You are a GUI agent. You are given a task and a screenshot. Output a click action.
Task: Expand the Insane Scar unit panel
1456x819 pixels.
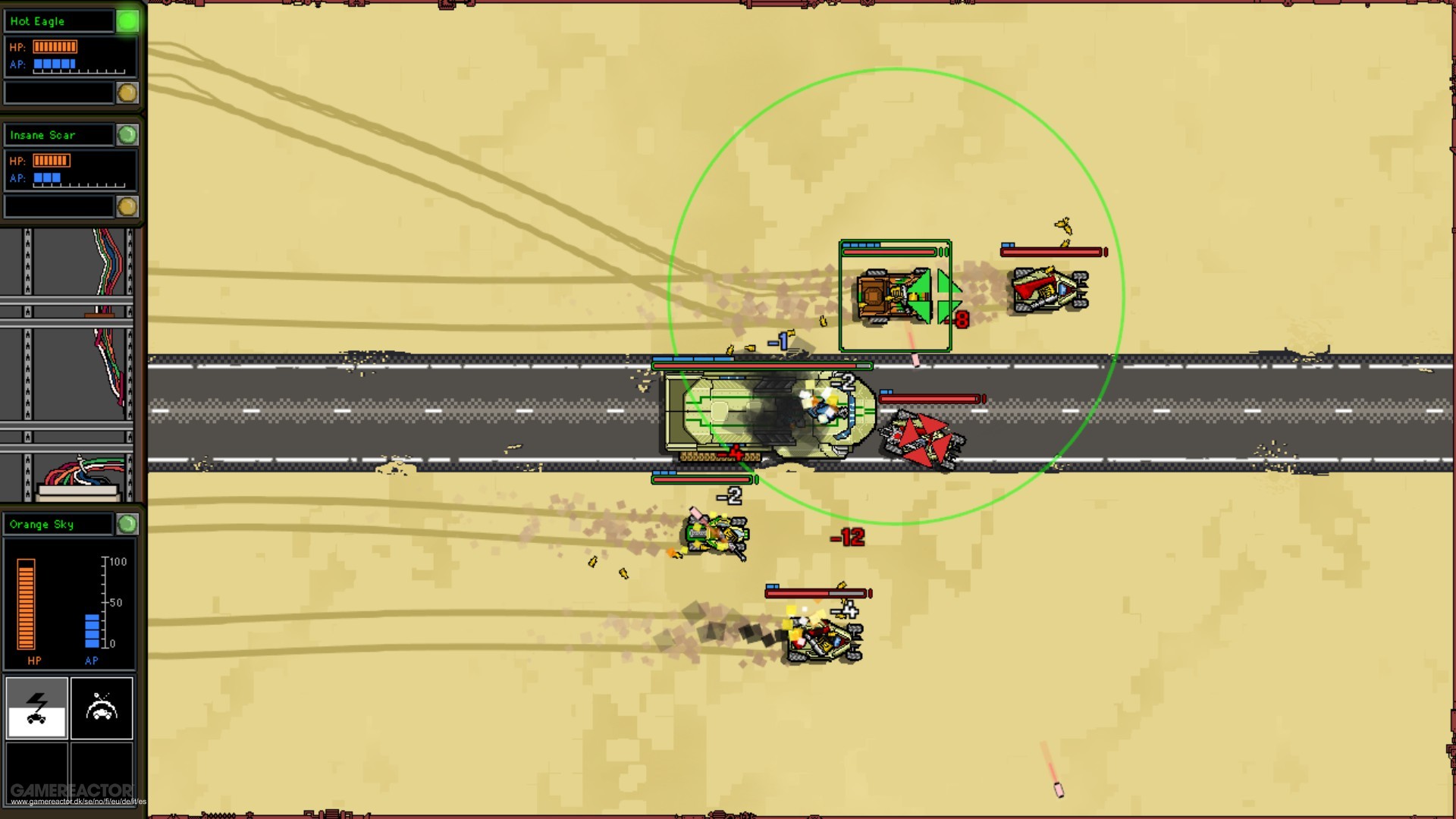tap(61, 134)
